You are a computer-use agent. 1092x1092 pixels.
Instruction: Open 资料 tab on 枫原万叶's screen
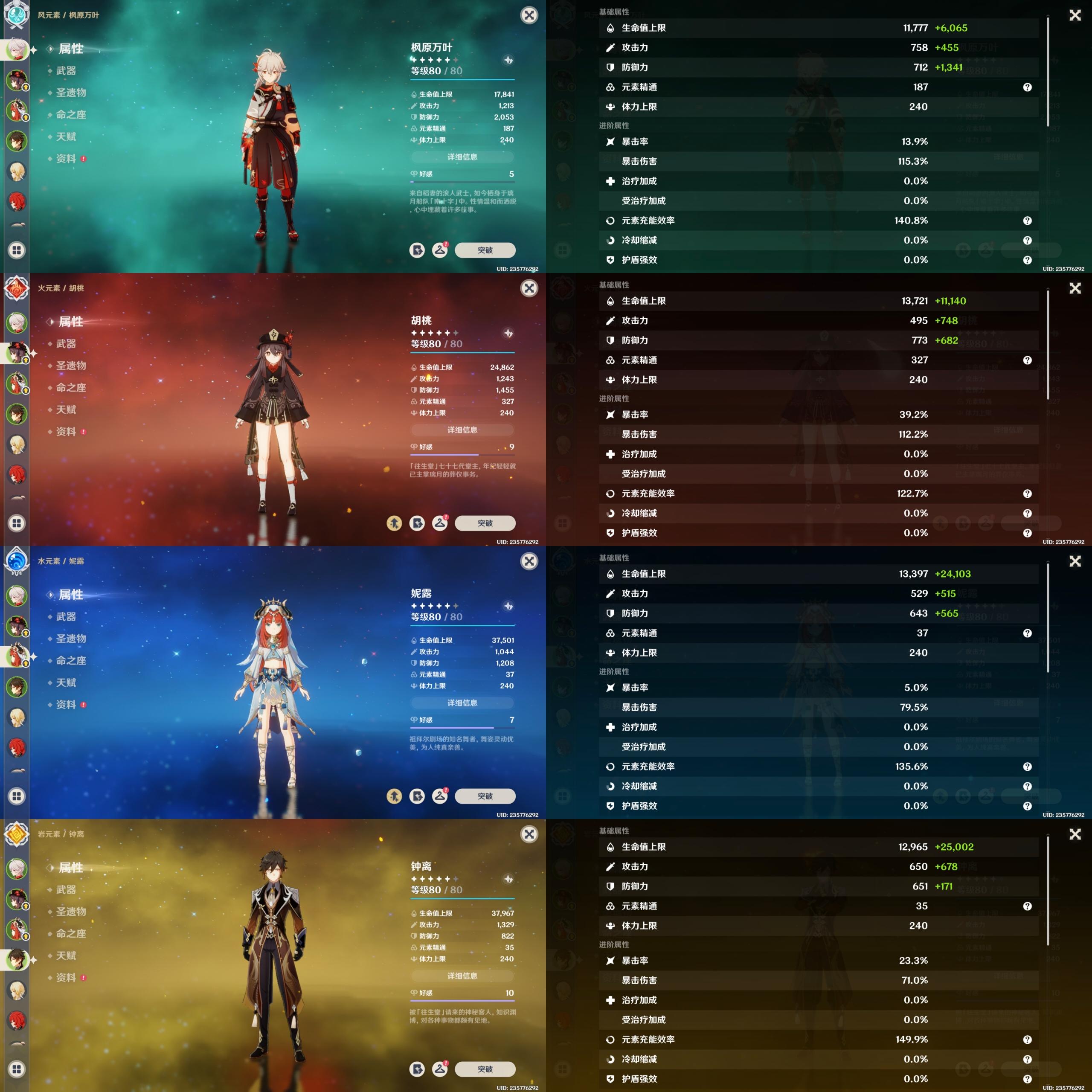[66, 159]
